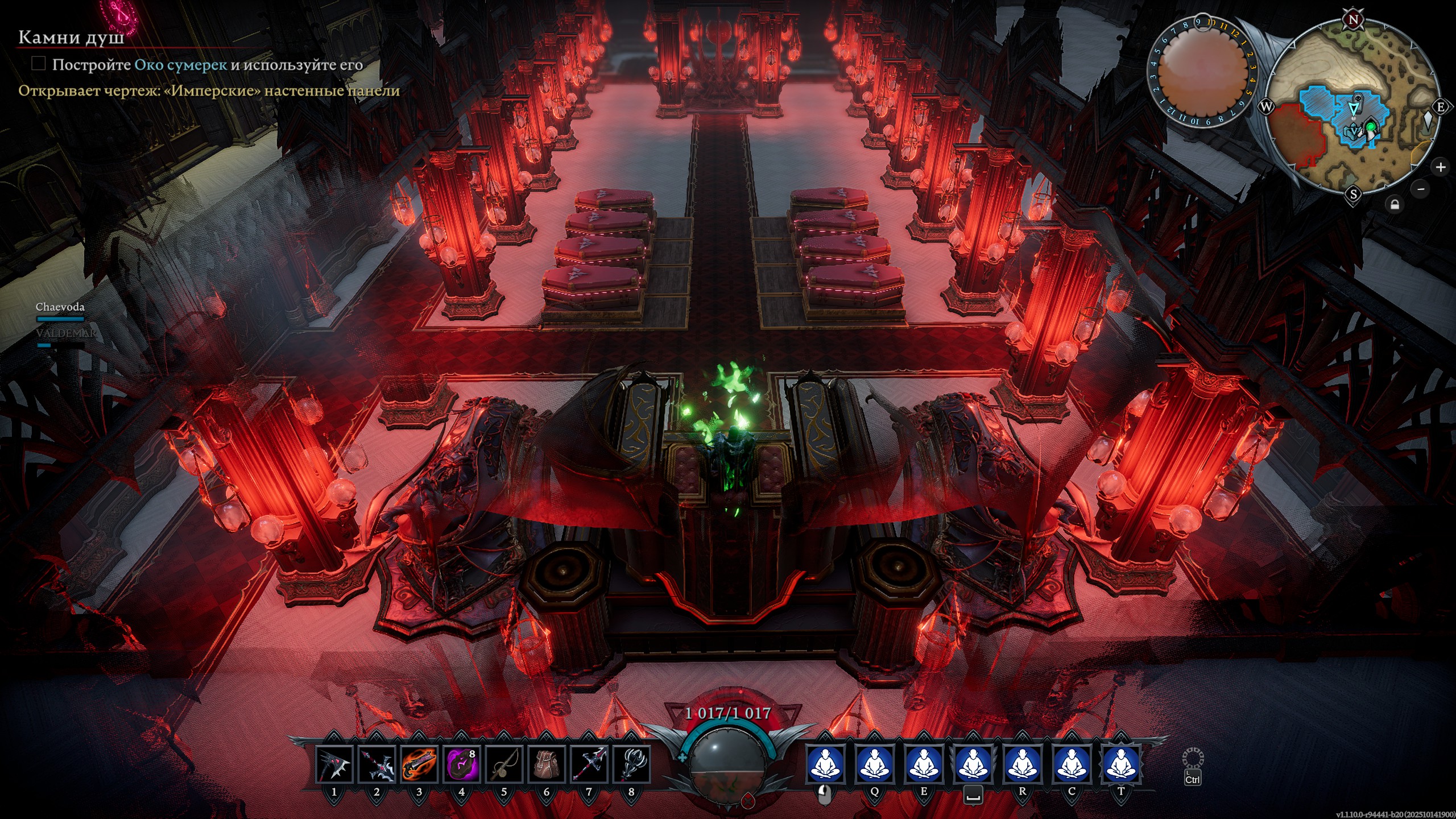
Task: Use the purple glowing stone stack
Action: pyautogui.click(x=461, y=764)
